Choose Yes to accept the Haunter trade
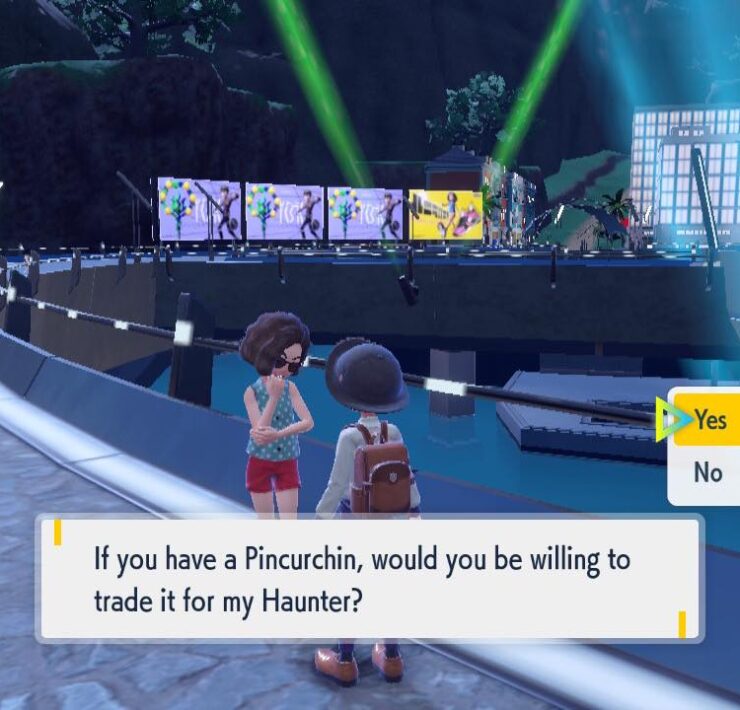Viewport: 740px width, 710px height. click(709, 420)
